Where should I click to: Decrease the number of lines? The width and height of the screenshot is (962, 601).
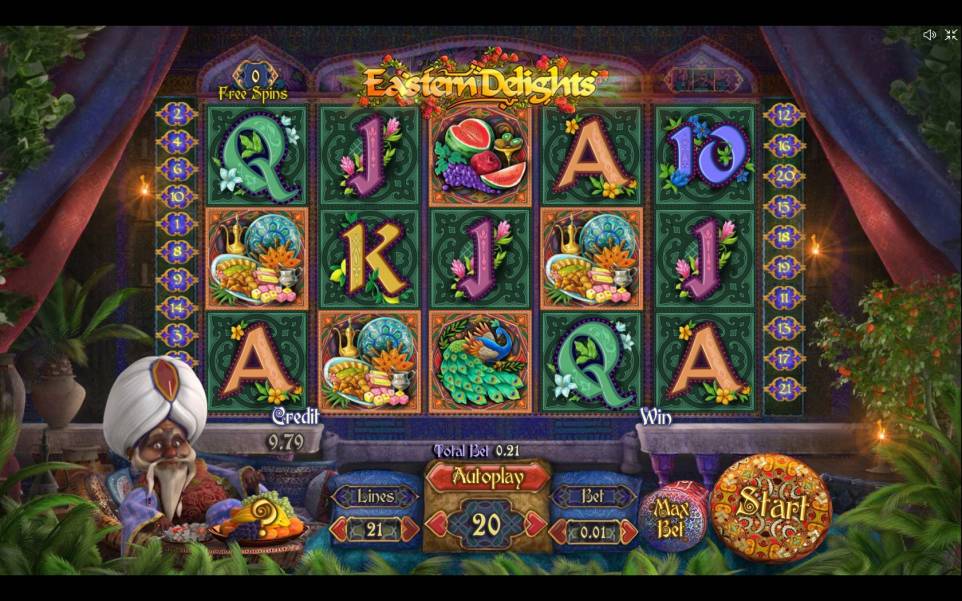(x=340, y=530)
